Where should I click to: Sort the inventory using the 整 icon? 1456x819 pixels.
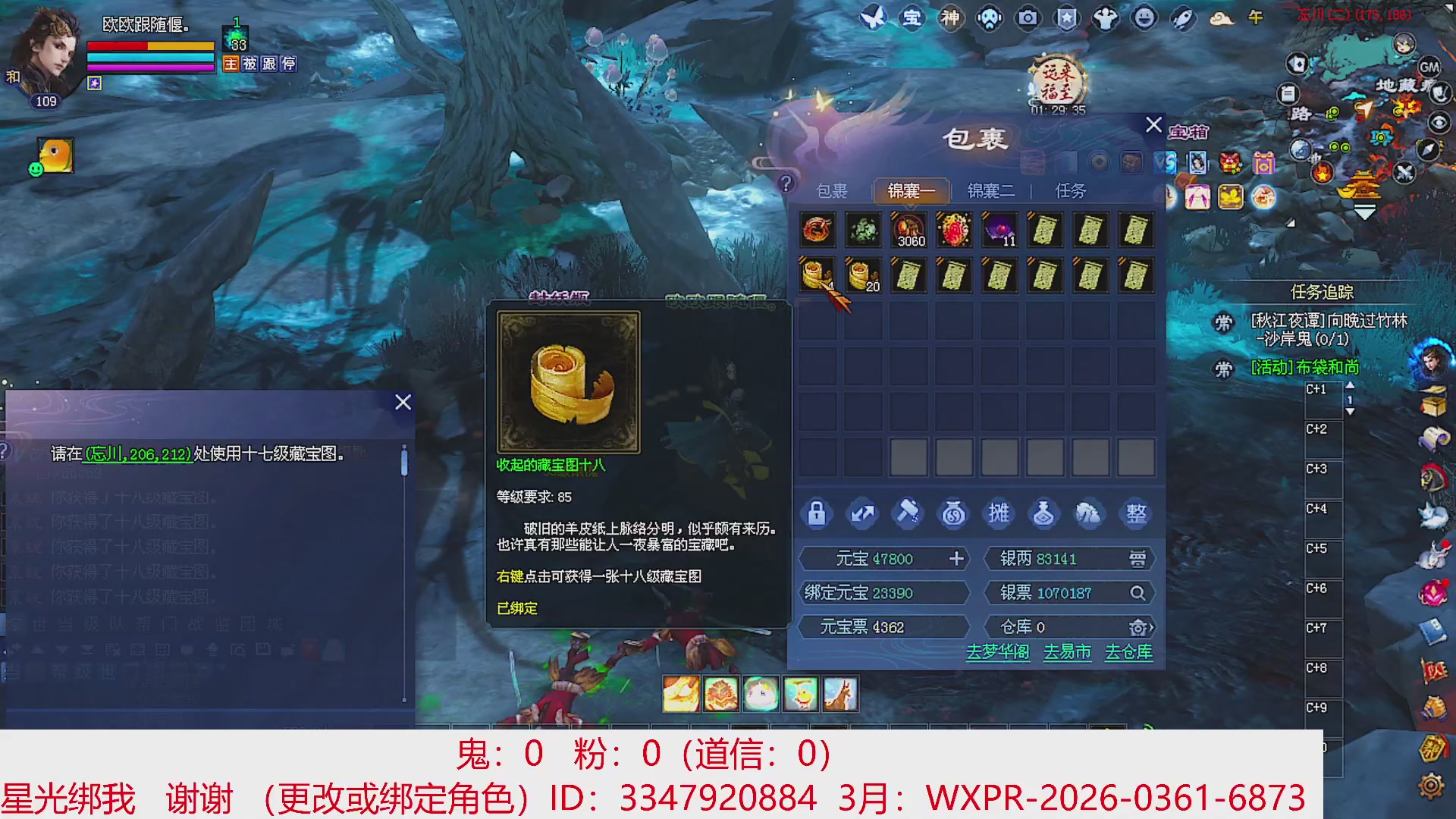tap(1135, 513)
